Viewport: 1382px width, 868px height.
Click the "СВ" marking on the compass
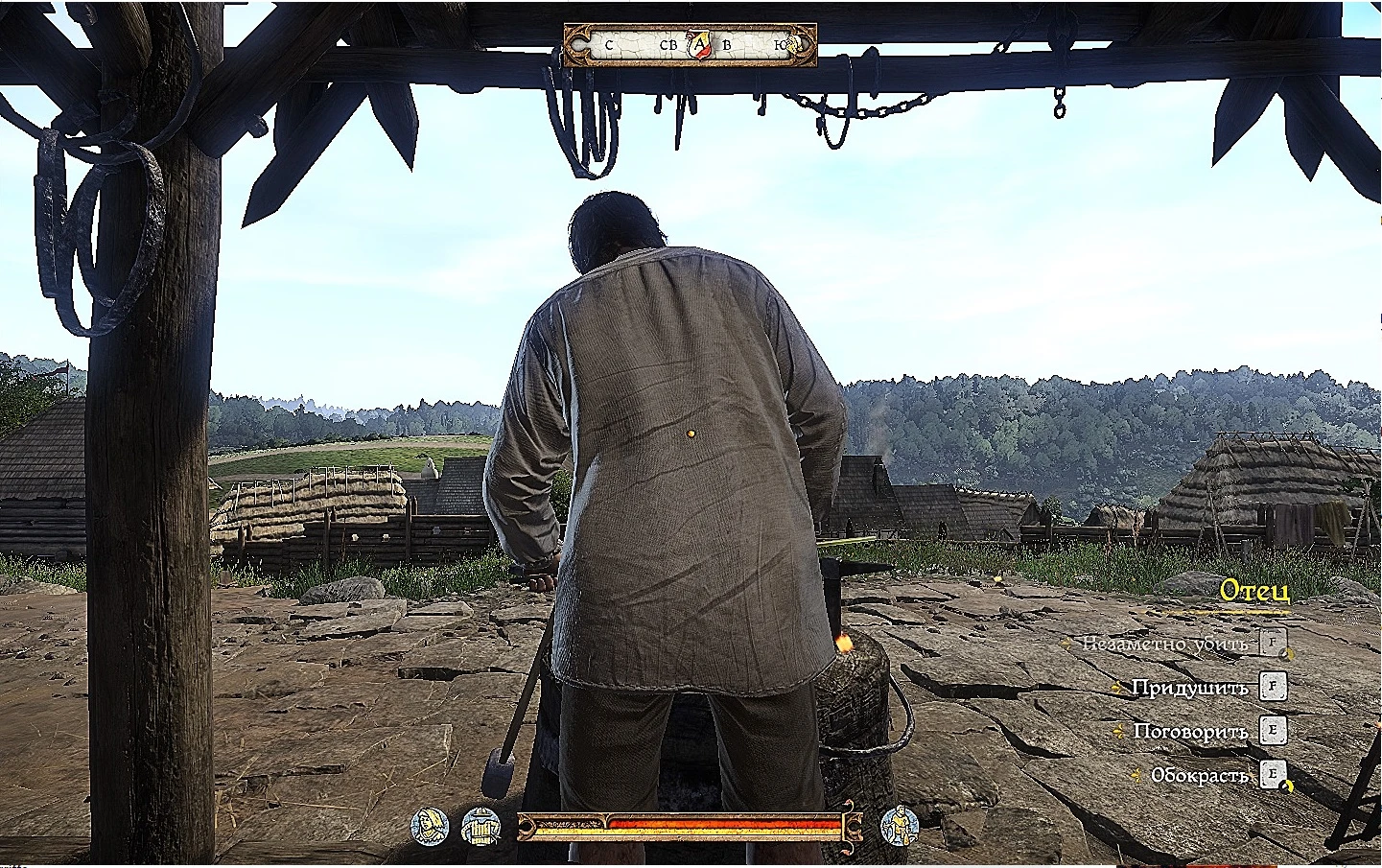[x=668, y=45]
